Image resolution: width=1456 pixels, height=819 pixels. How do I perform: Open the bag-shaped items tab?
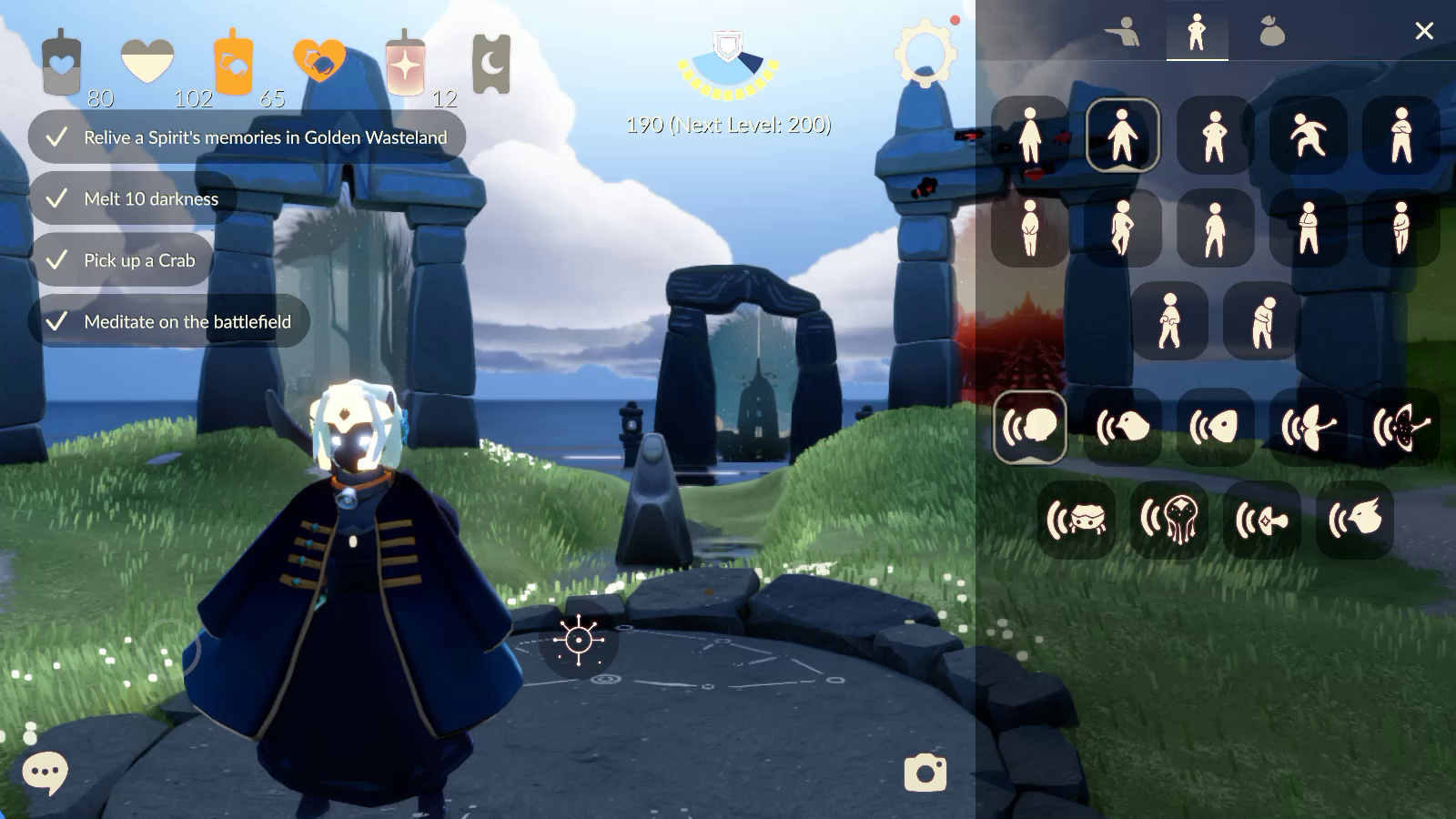tap(1271, 32)
